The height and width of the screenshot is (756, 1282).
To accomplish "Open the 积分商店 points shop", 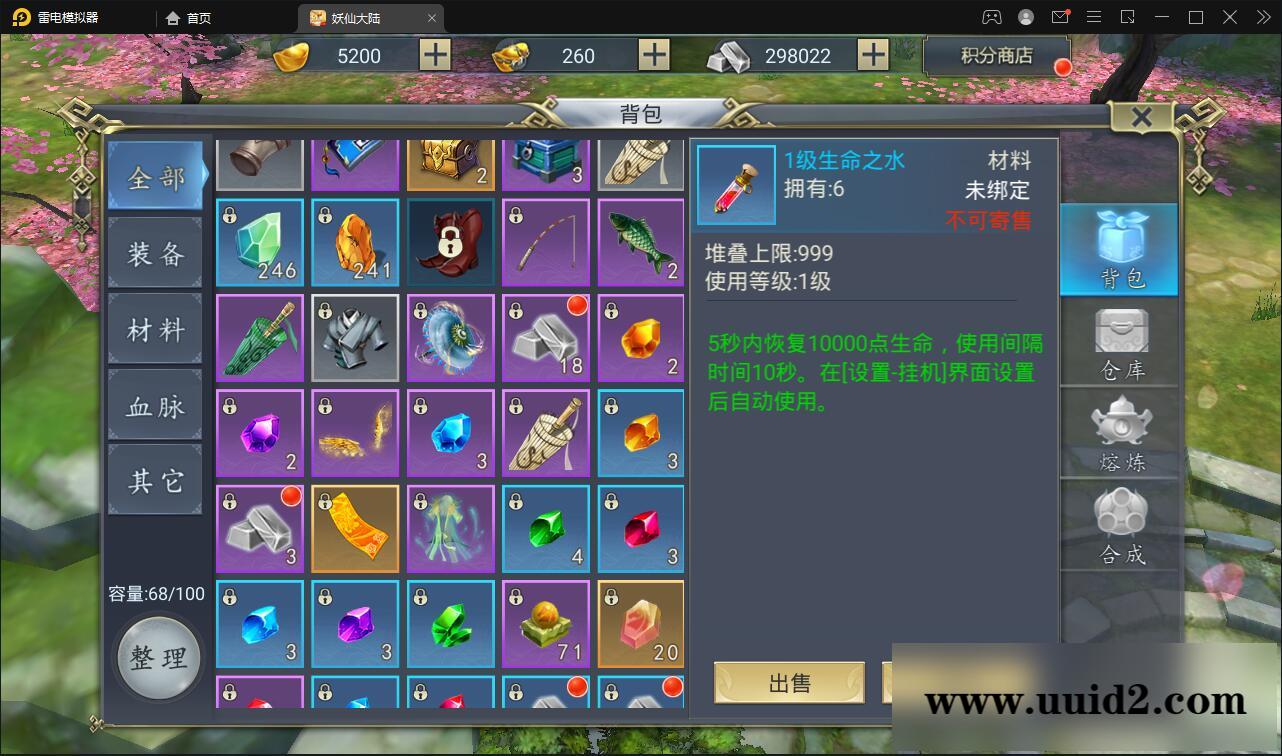I will [997, 56].
